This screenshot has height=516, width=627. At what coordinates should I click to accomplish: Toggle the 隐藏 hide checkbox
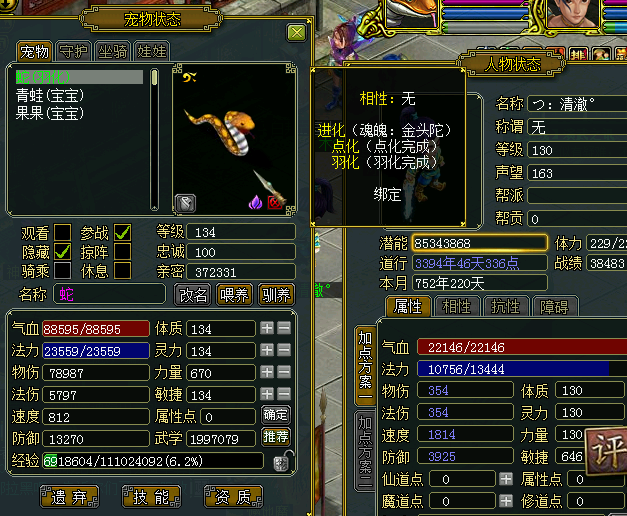pos(63,252)
